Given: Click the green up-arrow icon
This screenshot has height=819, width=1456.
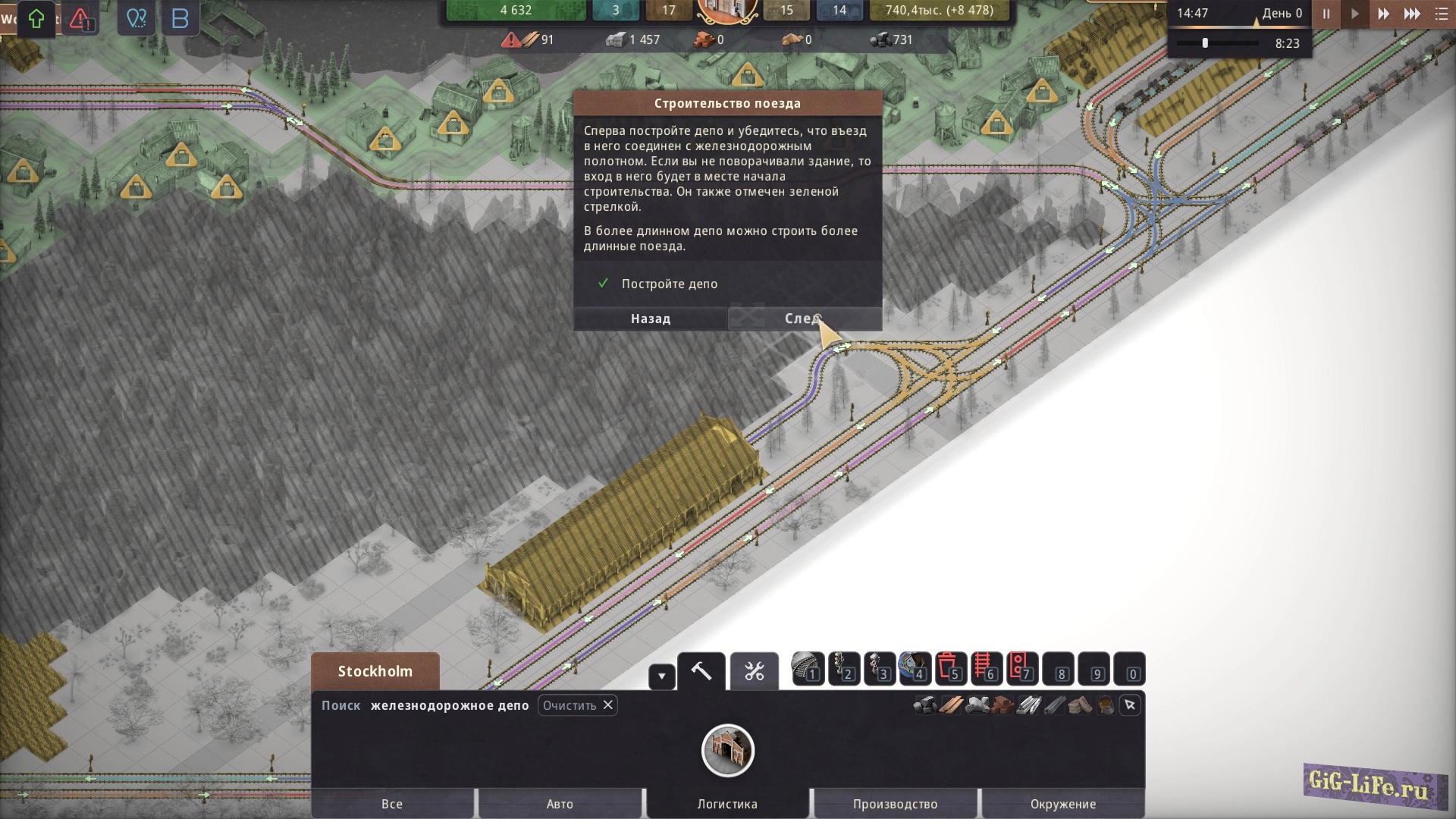Looking at the screenshot, I should [x=36, y=19].
